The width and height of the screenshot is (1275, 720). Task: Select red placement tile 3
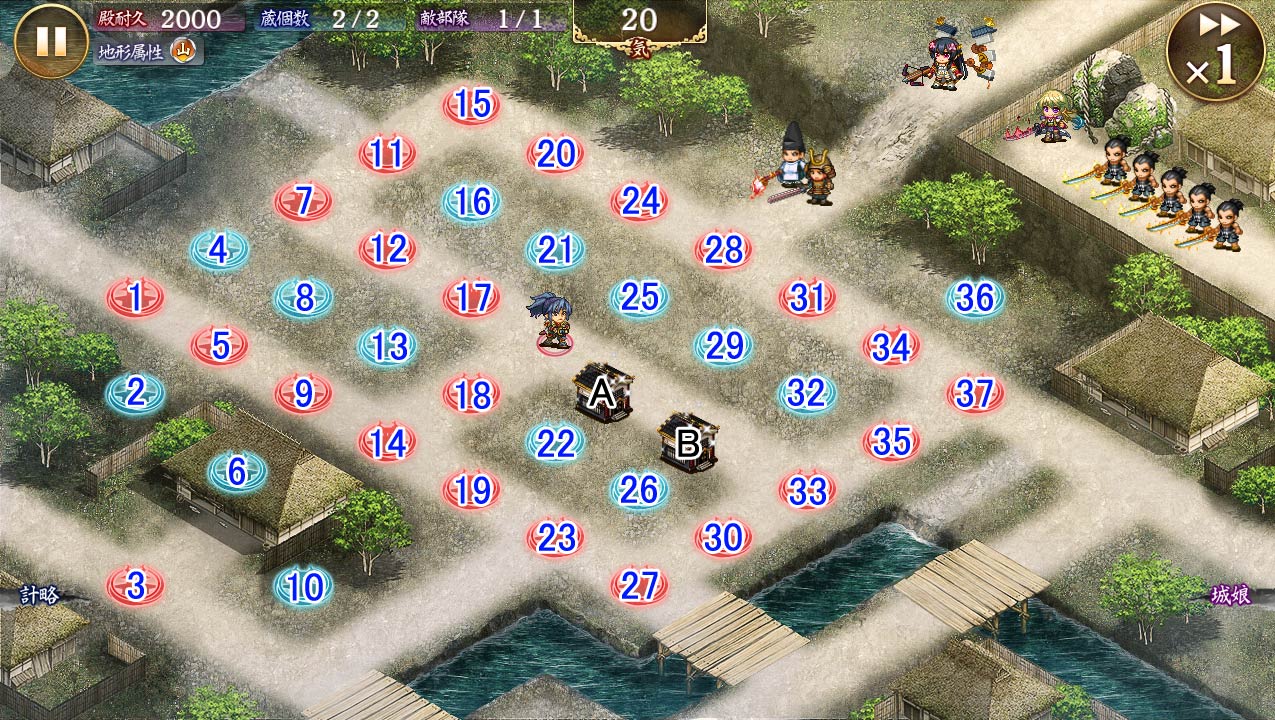[x=135, y=586]
